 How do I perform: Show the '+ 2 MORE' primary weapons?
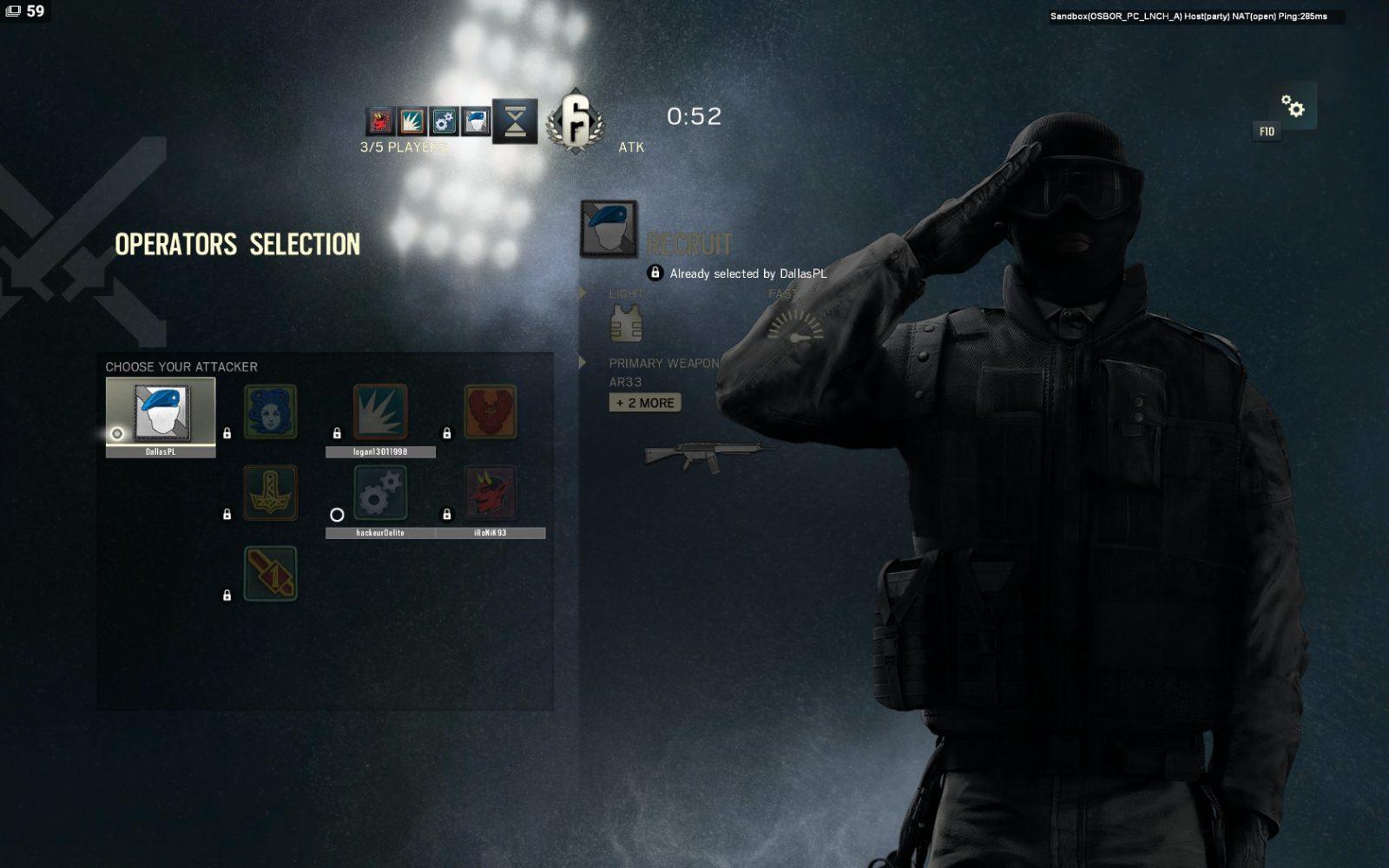(645, 403)
